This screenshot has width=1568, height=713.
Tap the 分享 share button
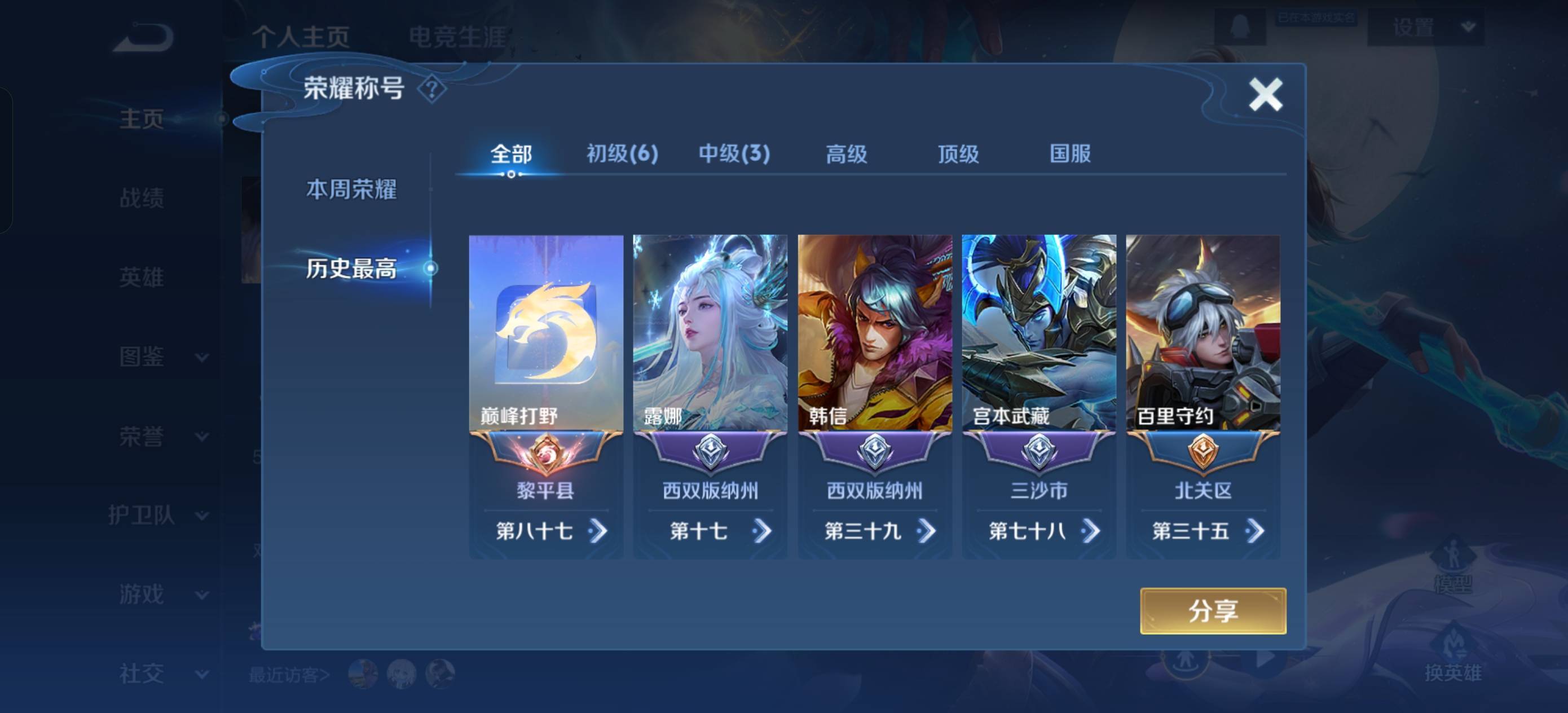[x=1213, y=611]
